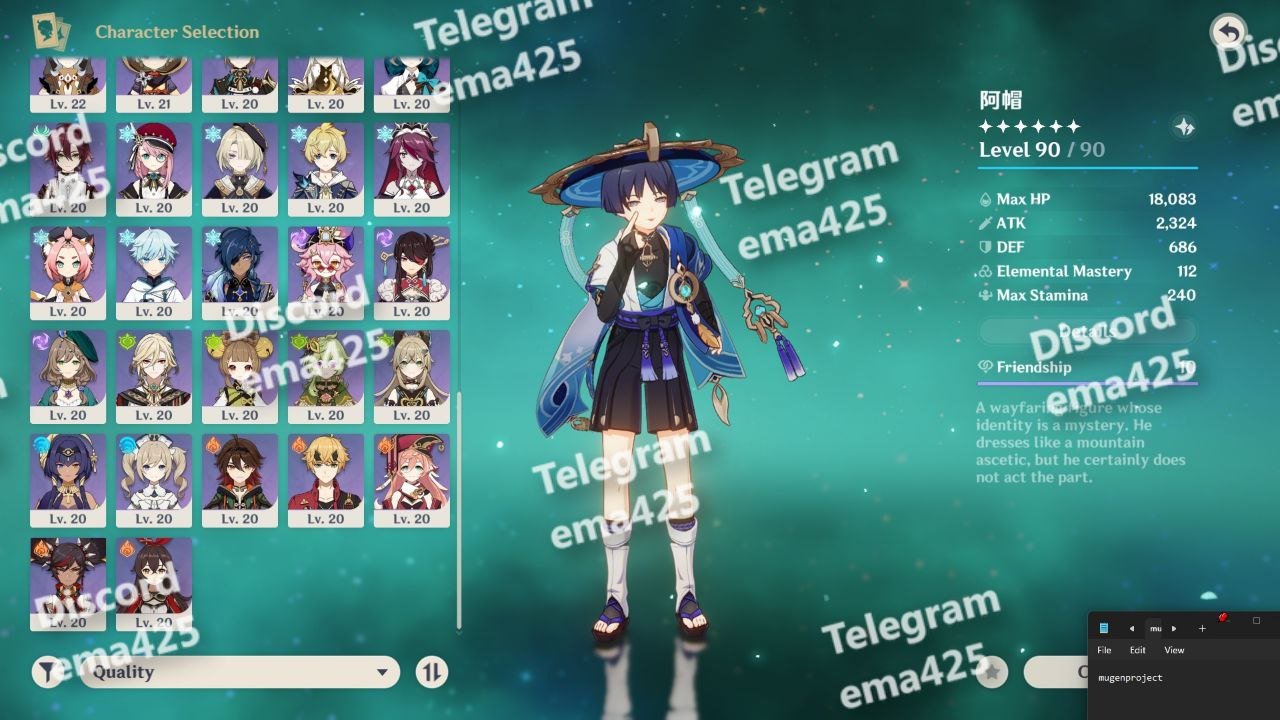Select Kaeya's character portrait

click(240, 266)
